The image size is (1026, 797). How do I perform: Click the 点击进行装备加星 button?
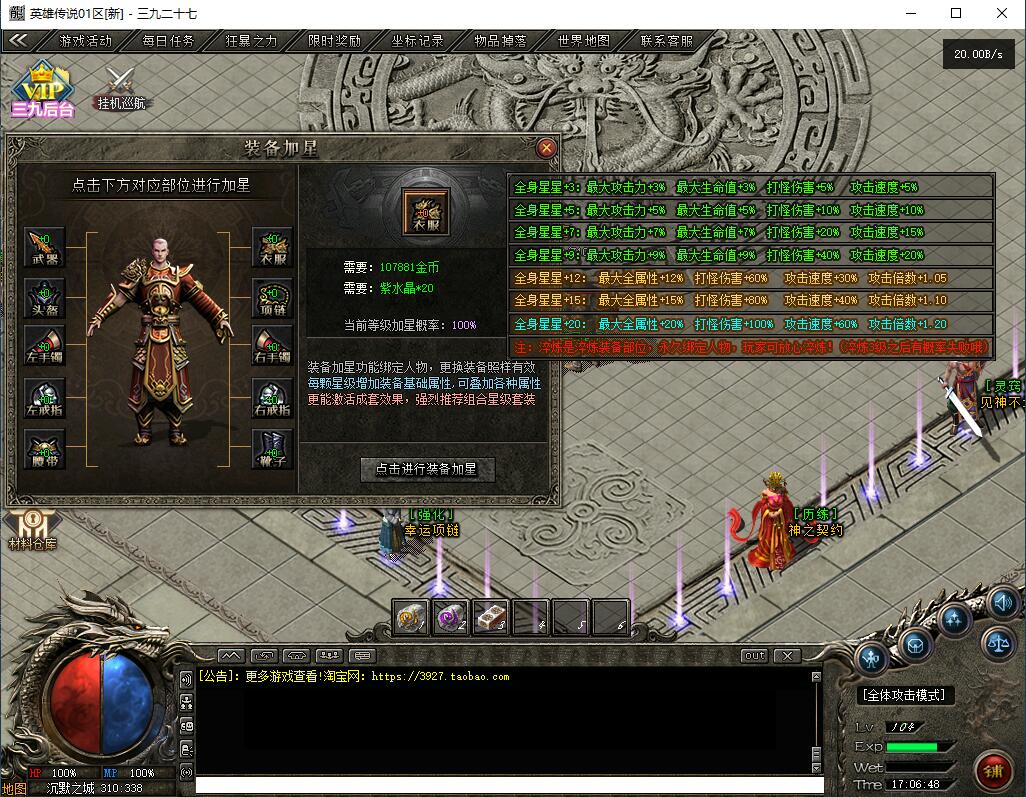coord(427,468)
